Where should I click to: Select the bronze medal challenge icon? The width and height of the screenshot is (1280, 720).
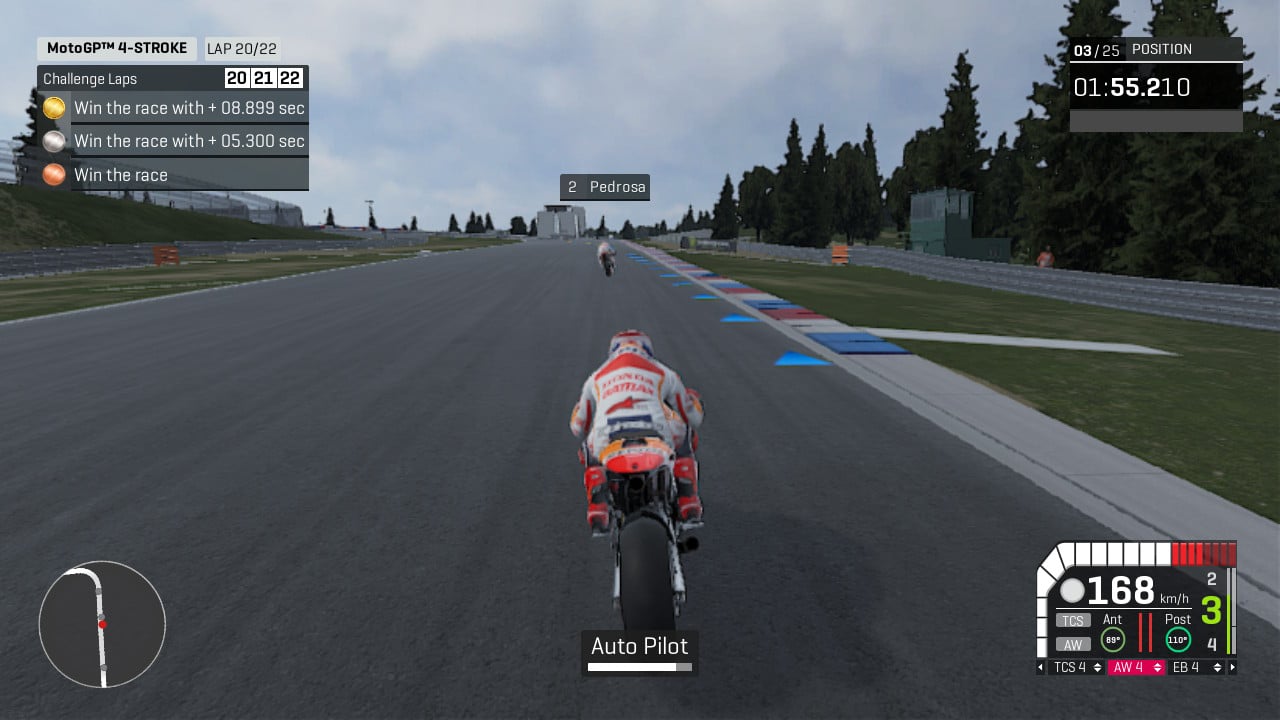point(54,174)
